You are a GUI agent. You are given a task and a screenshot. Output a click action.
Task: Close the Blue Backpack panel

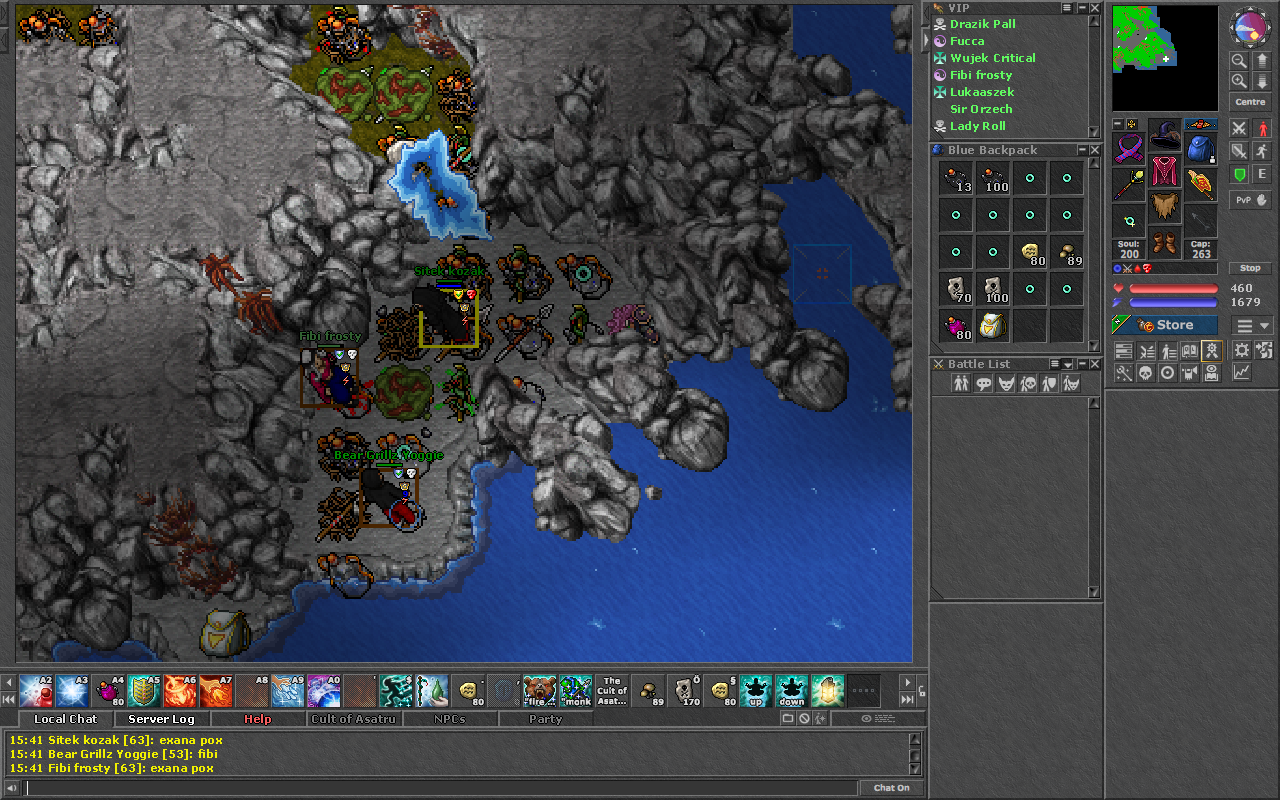1095,150
